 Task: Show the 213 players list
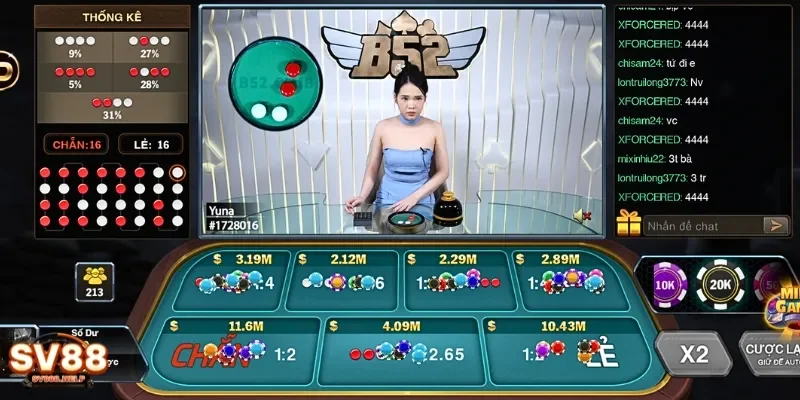96,280
